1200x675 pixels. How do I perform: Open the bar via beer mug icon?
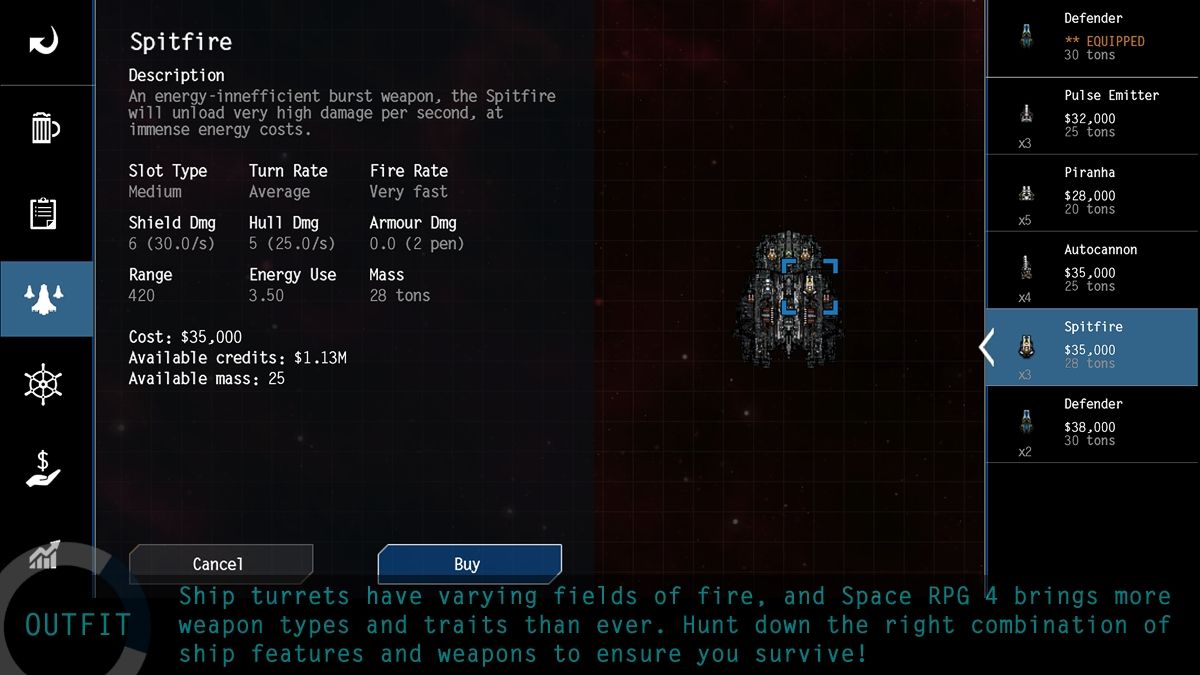tap(44, 128)
